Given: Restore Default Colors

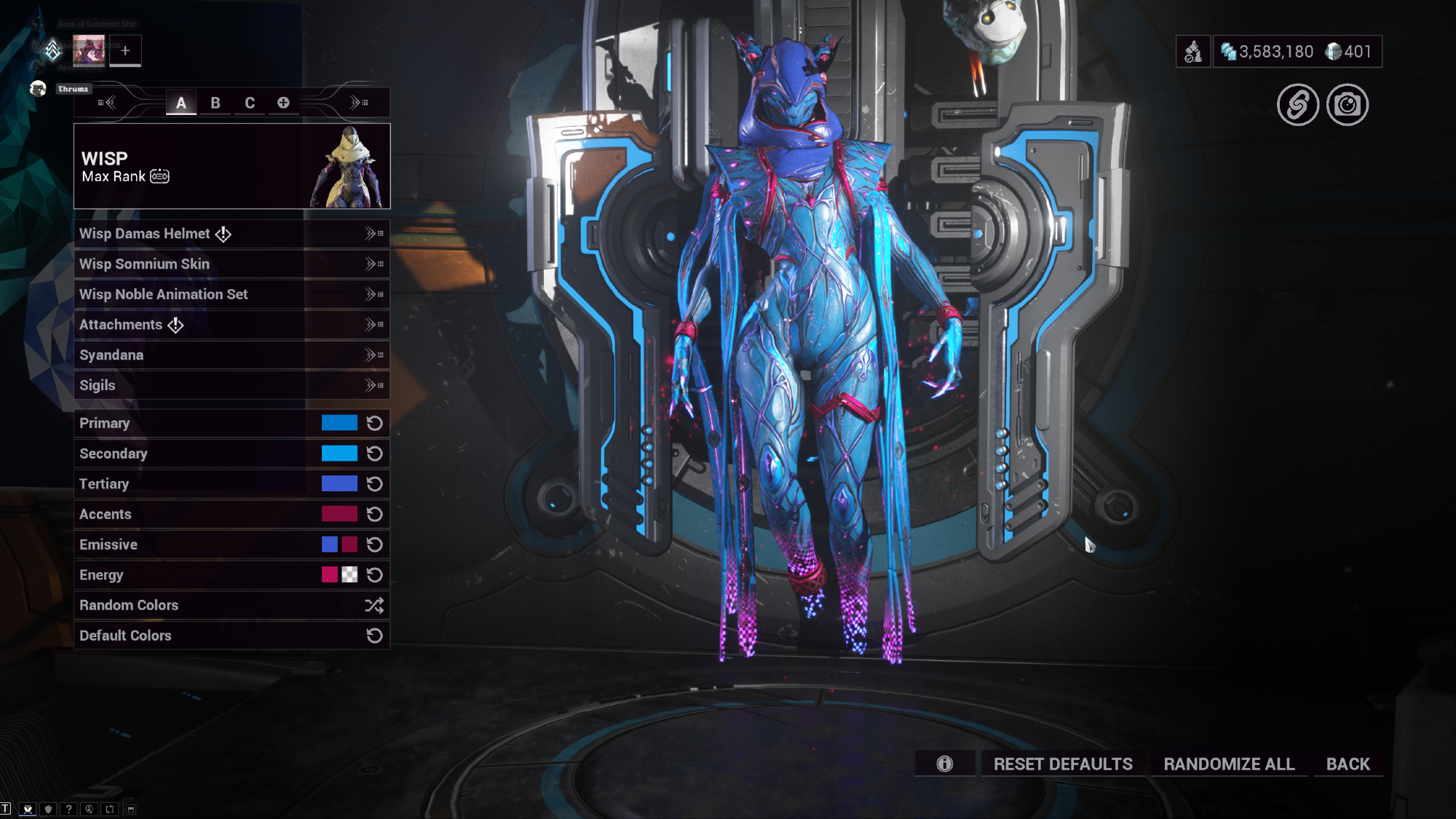Looking at the screenshot, I should tap(231, 636).
